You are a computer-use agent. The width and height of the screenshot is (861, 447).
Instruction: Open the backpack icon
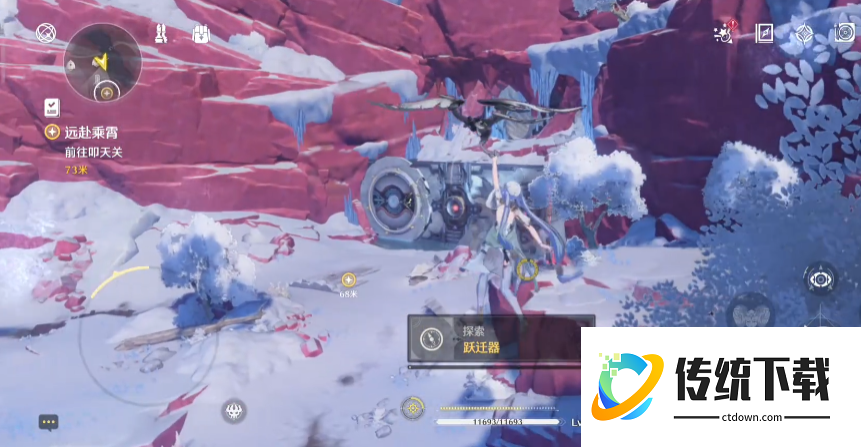point(199,33)
